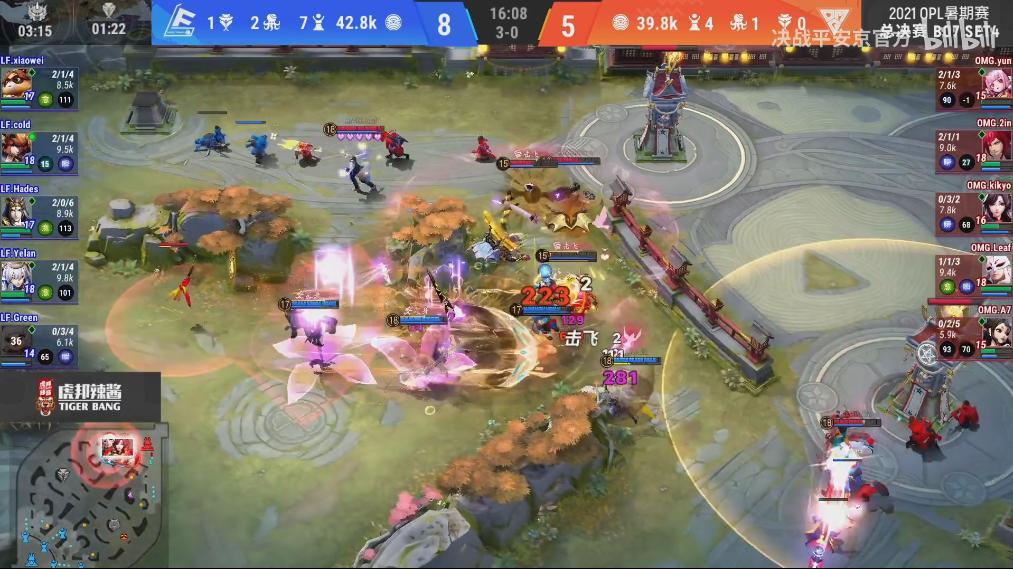Click the orange team logo in scoreboard
Image resolution: width=1013 pixels, height=569 pixels.
pos(830,22)
